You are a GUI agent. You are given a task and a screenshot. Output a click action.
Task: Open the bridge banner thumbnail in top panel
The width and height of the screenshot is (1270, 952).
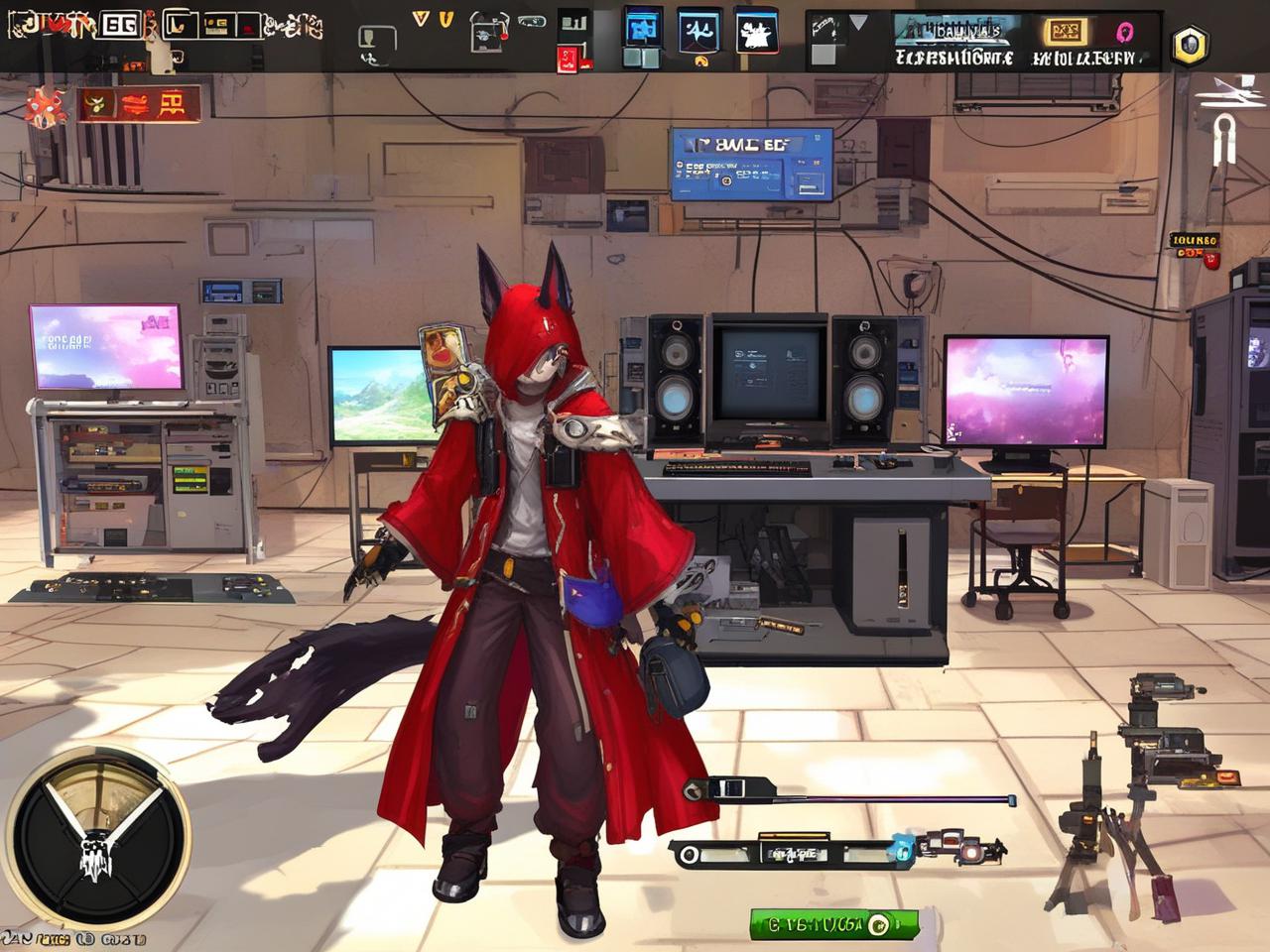coord(952,31)
